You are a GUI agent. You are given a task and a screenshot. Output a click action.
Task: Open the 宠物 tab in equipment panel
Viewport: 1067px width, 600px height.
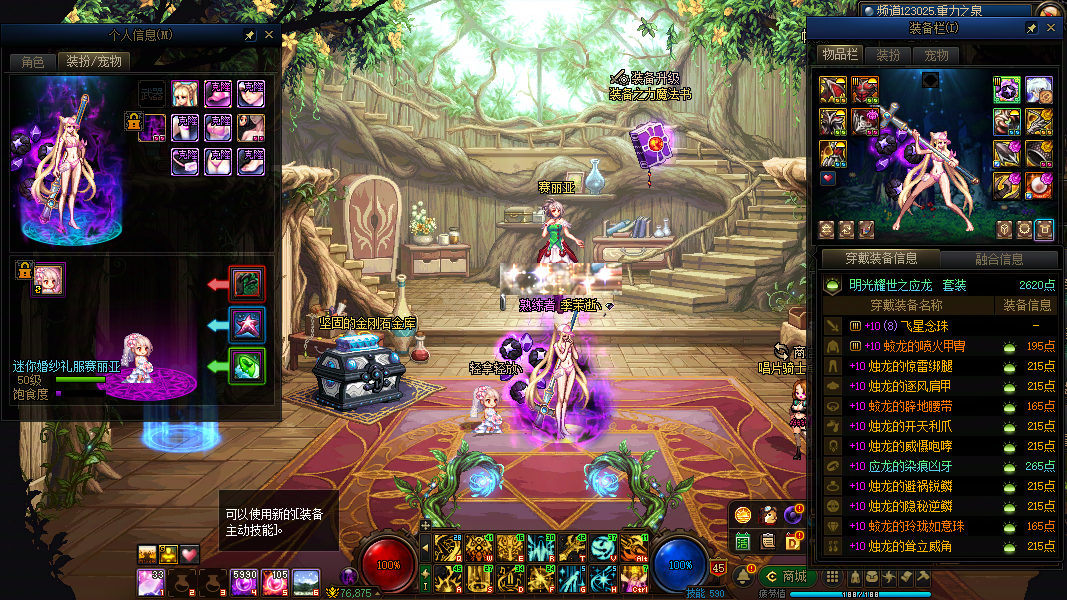[x=935, y=55]
